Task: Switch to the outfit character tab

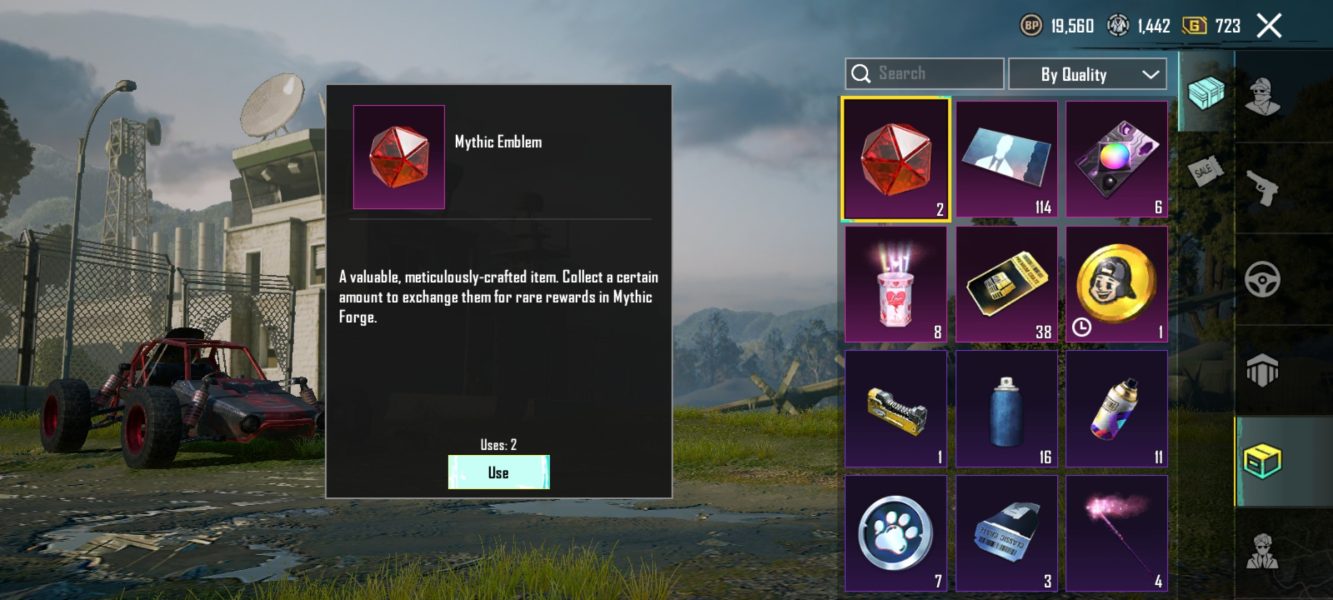Action: click(x=1264, y=96)
